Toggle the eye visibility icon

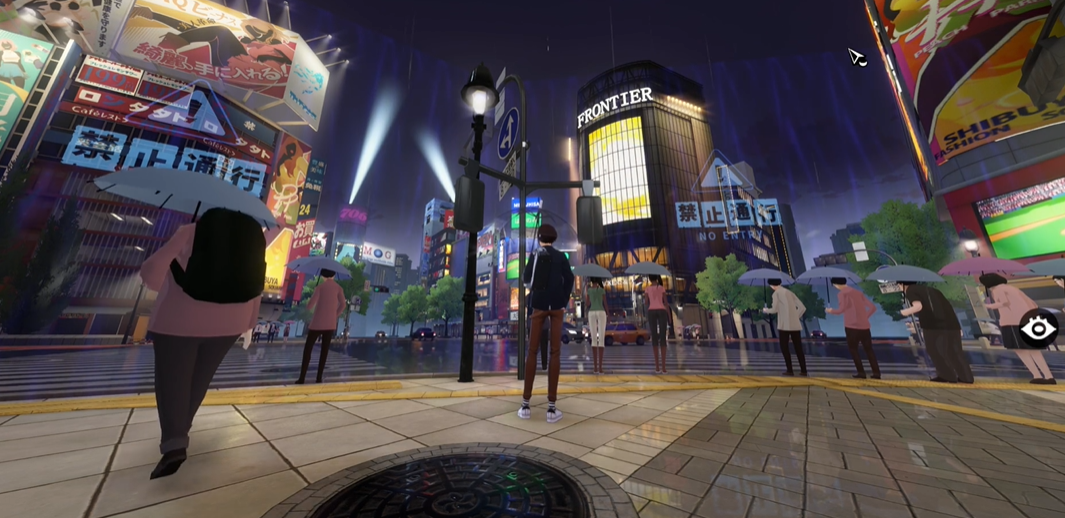point(1038,328)
